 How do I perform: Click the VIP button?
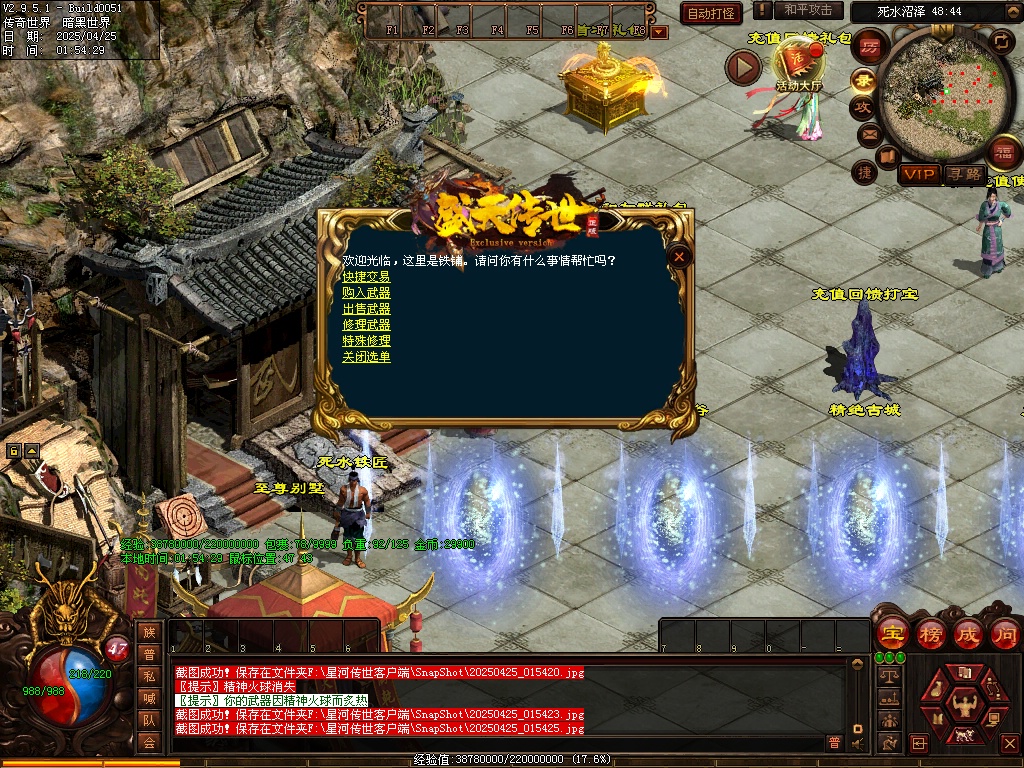(919, 174)
